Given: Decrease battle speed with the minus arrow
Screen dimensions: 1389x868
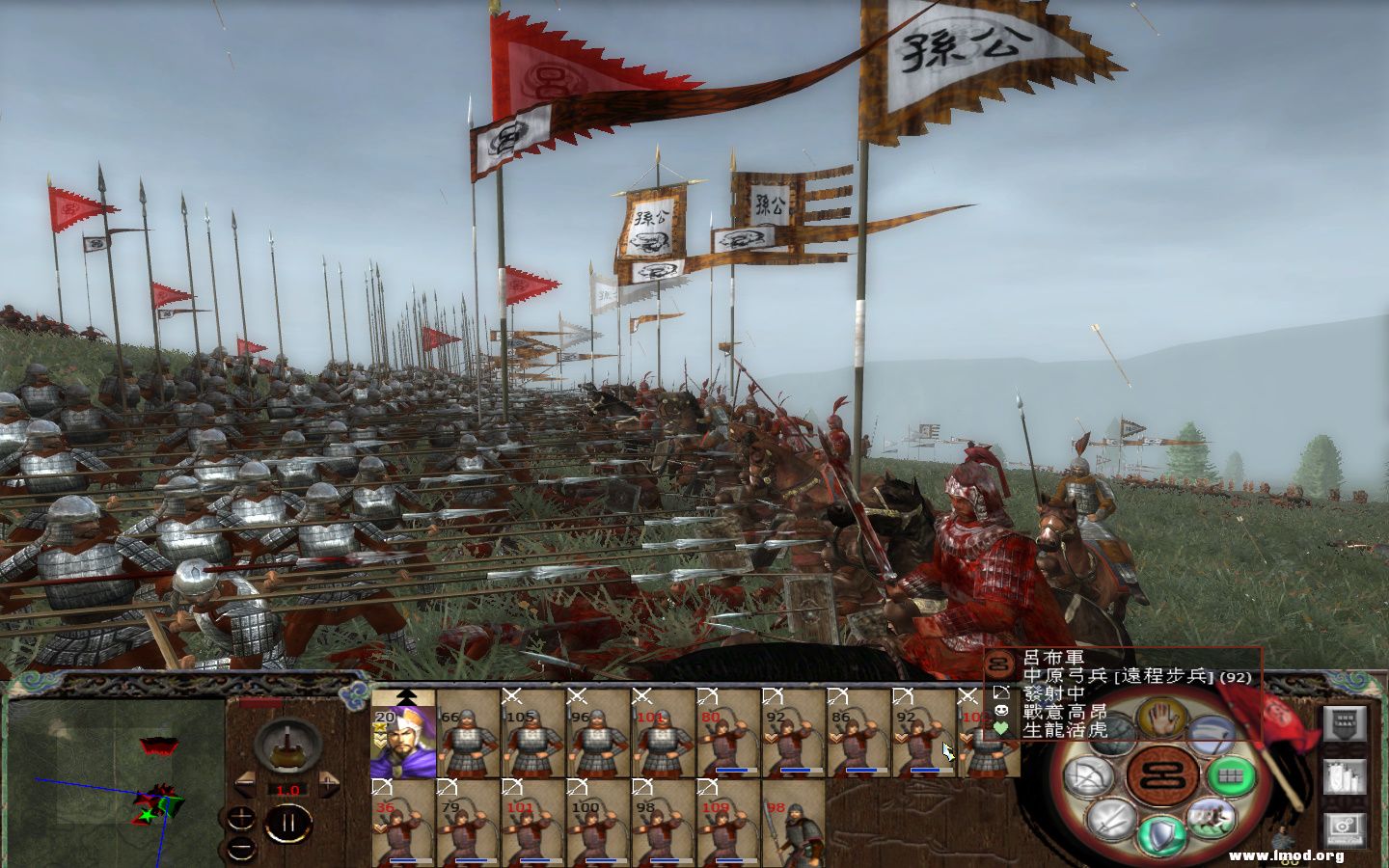Looking at the screenshot, I should [x=246, y=785].
